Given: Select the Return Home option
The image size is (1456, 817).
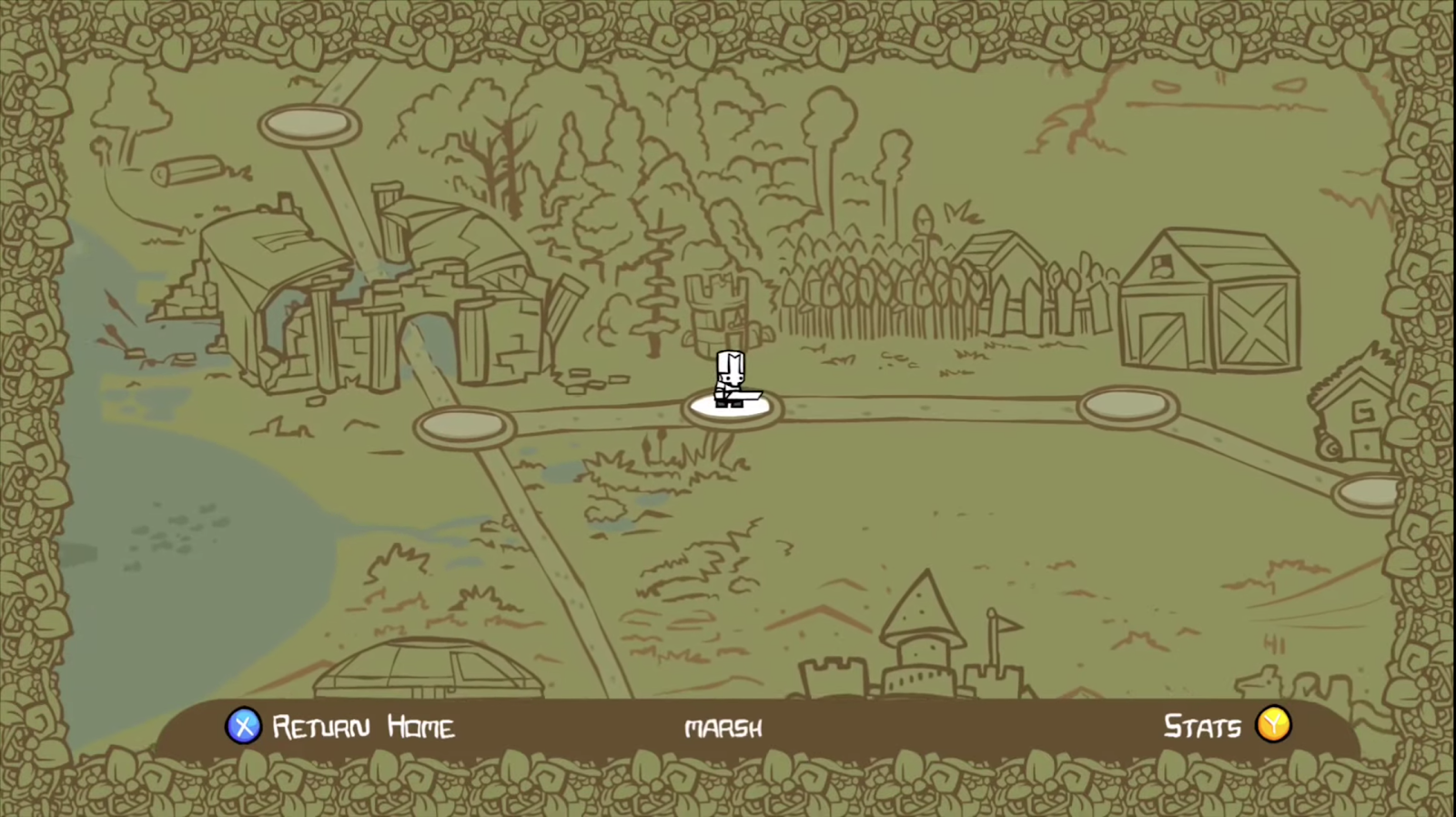Looking at the screenshot, I should click(x=340, y=727).
